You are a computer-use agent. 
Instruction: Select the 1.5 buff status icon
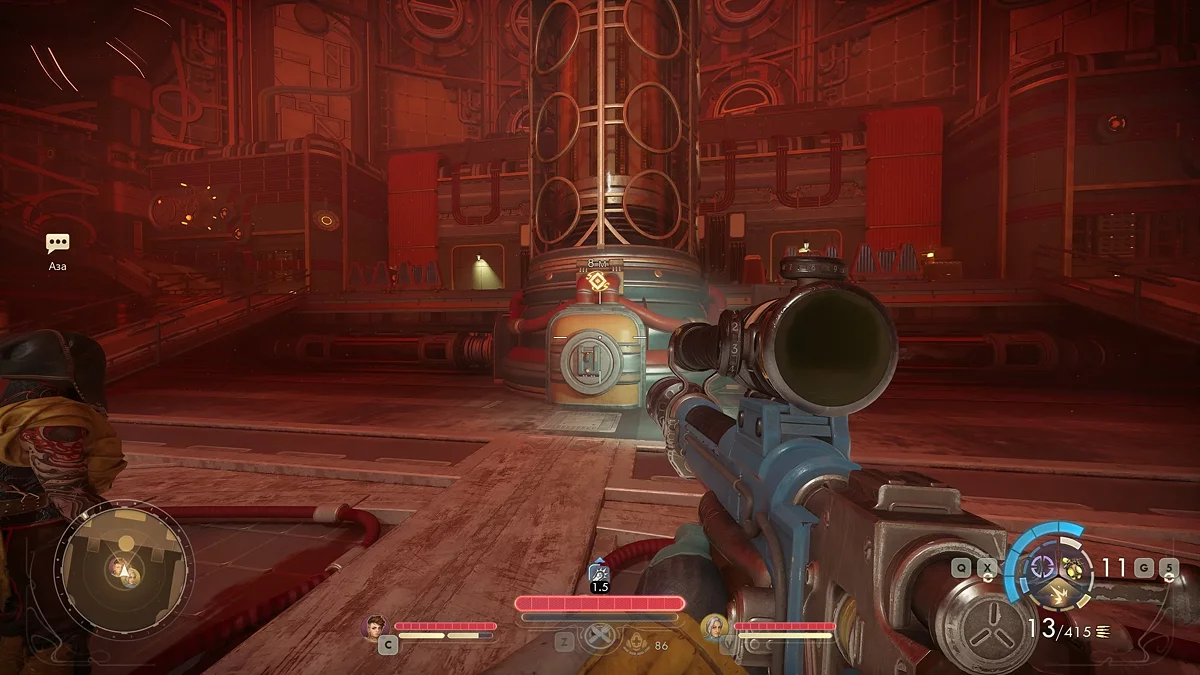coord(599,572)
